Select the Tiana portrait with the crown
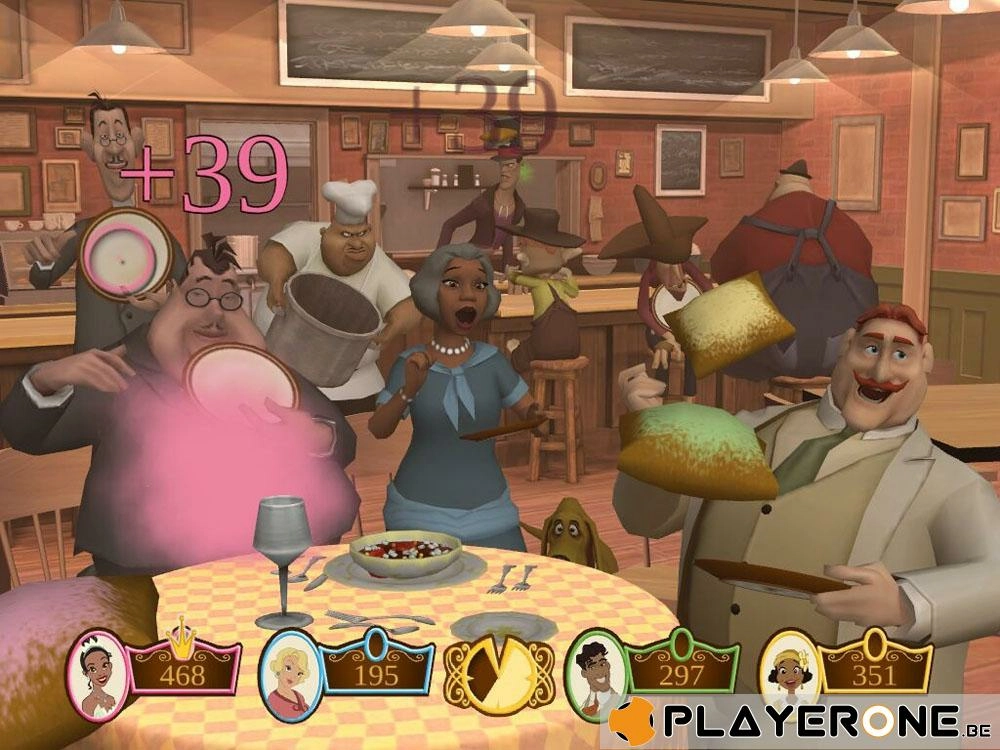This screenshot has height=750, width=1000. point(98,665)
